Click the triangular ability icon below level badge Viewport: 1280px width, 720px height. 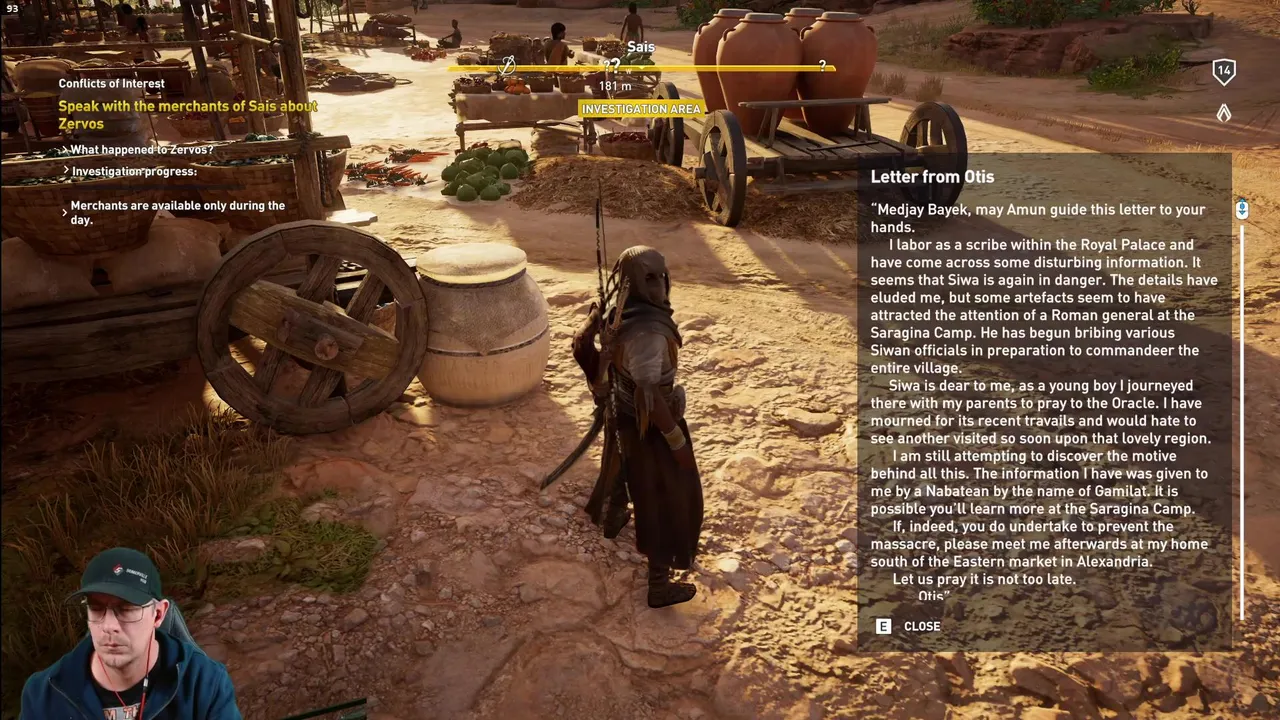click(1223, 114)
